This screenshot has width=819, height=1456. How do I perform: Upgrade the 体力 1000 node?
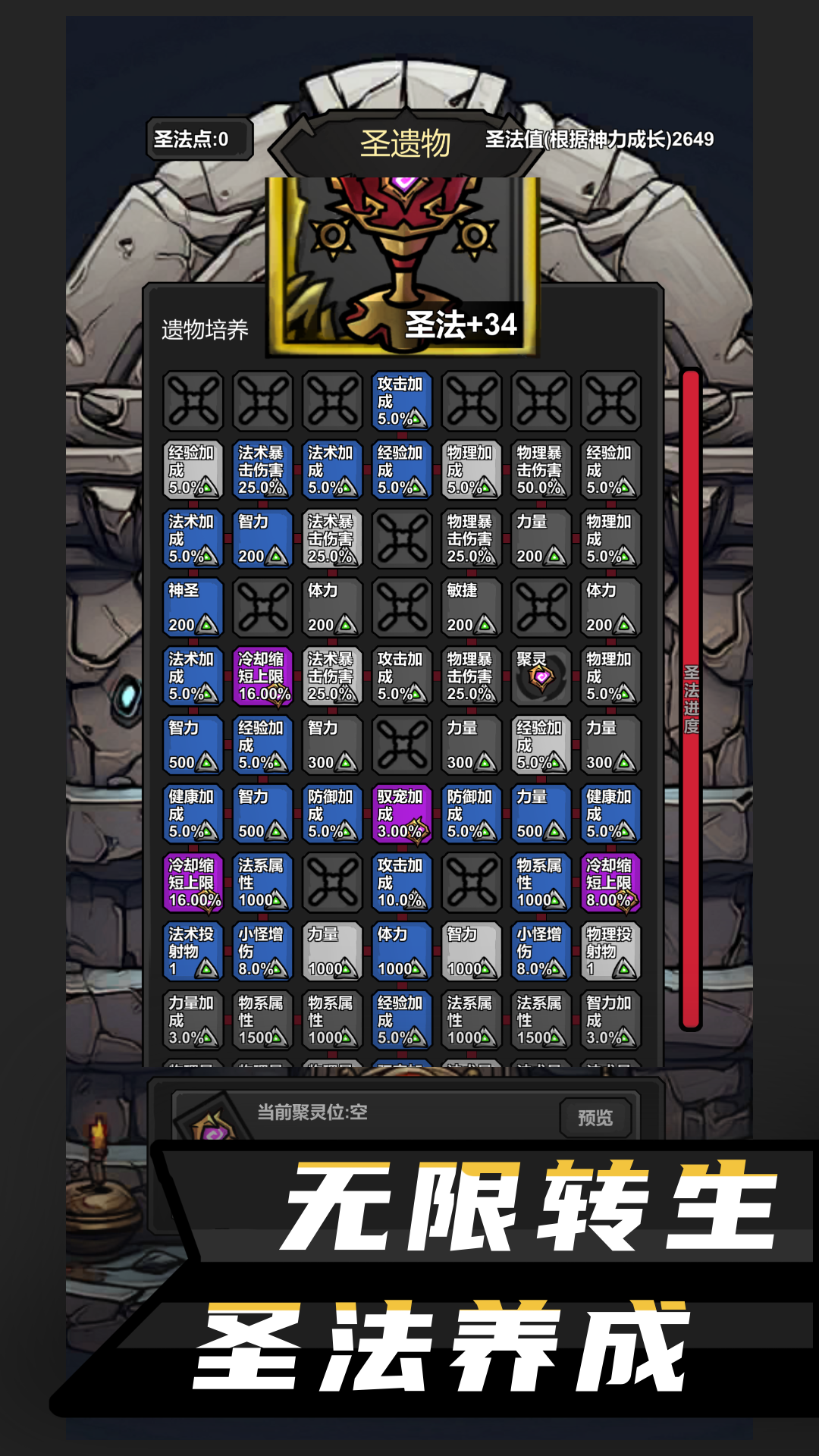[x=401, y=951]
